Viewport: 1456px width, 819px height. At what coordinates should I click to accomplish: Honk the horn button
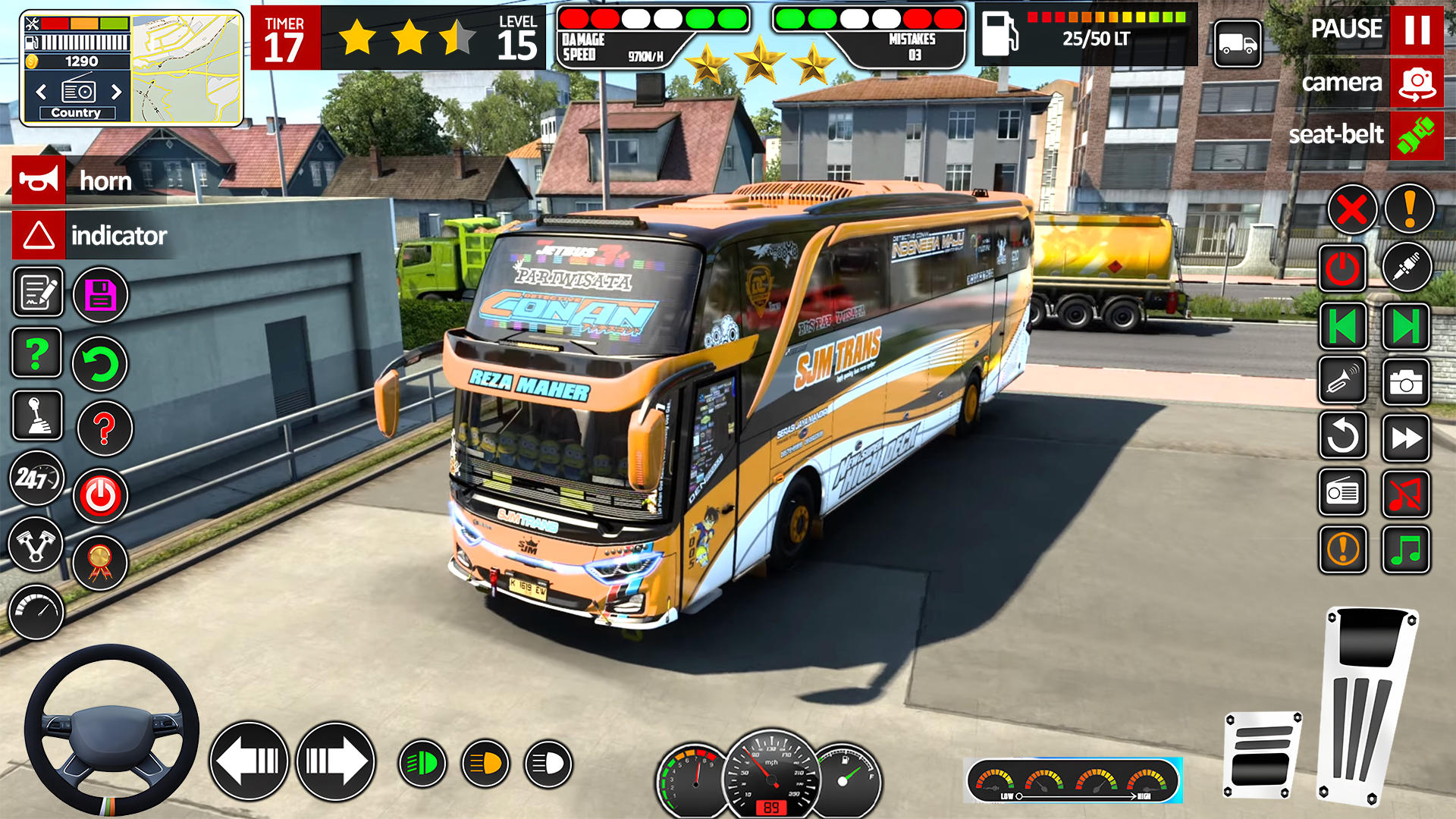39,180
